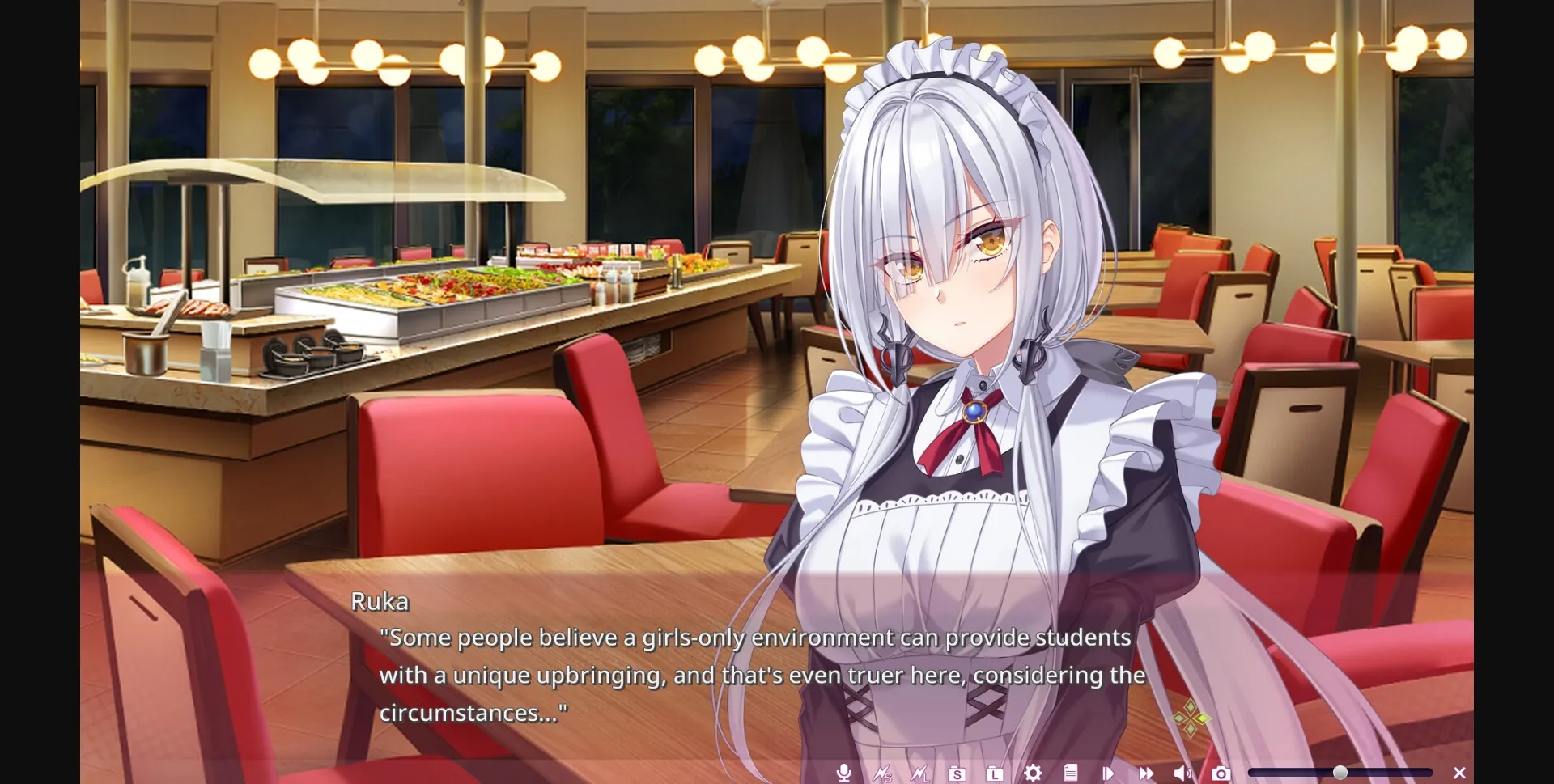Capture a screenshot using the camera icon
1554x784 pixels.
1222,773
